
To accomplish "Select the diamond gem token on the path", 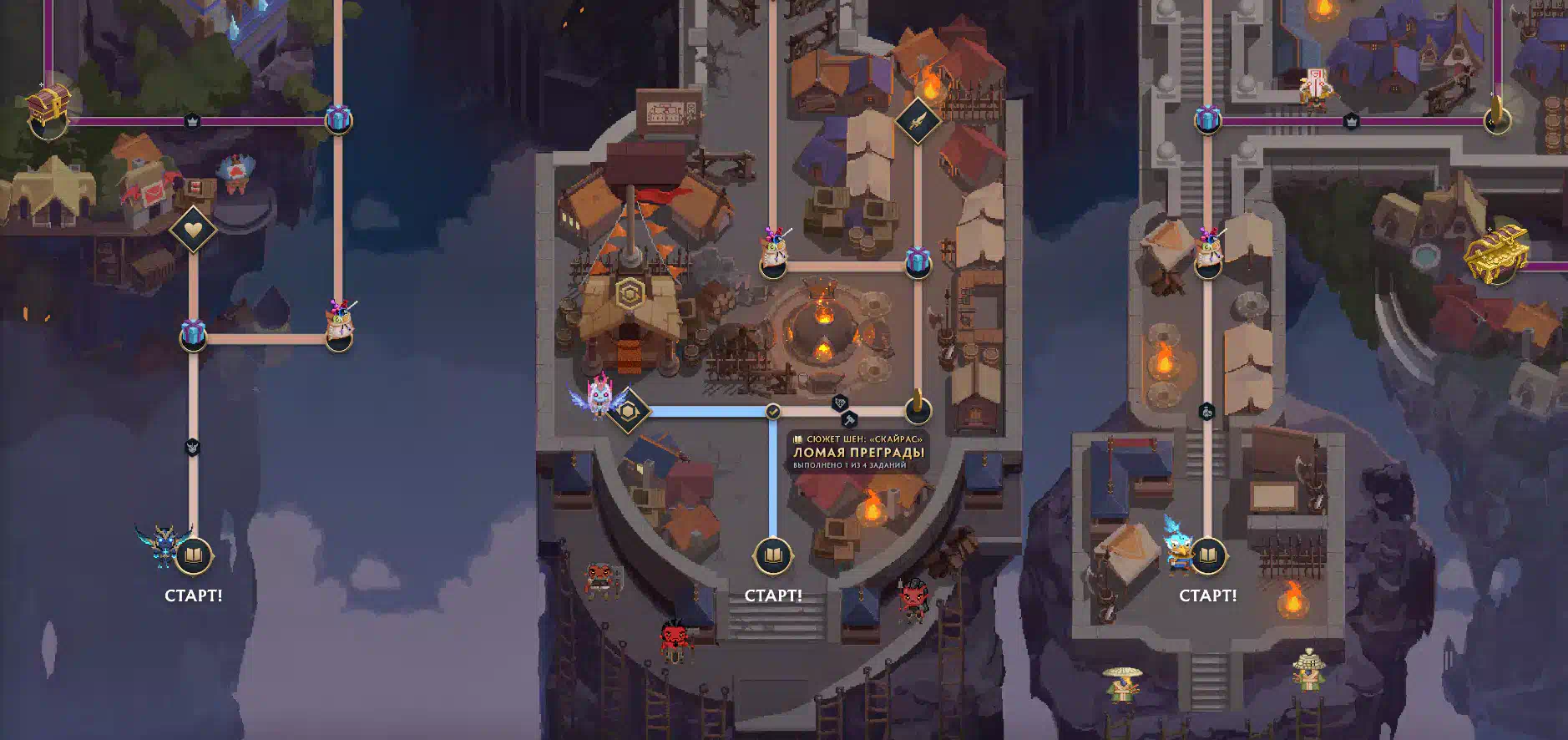I will (x=839, y=403).
